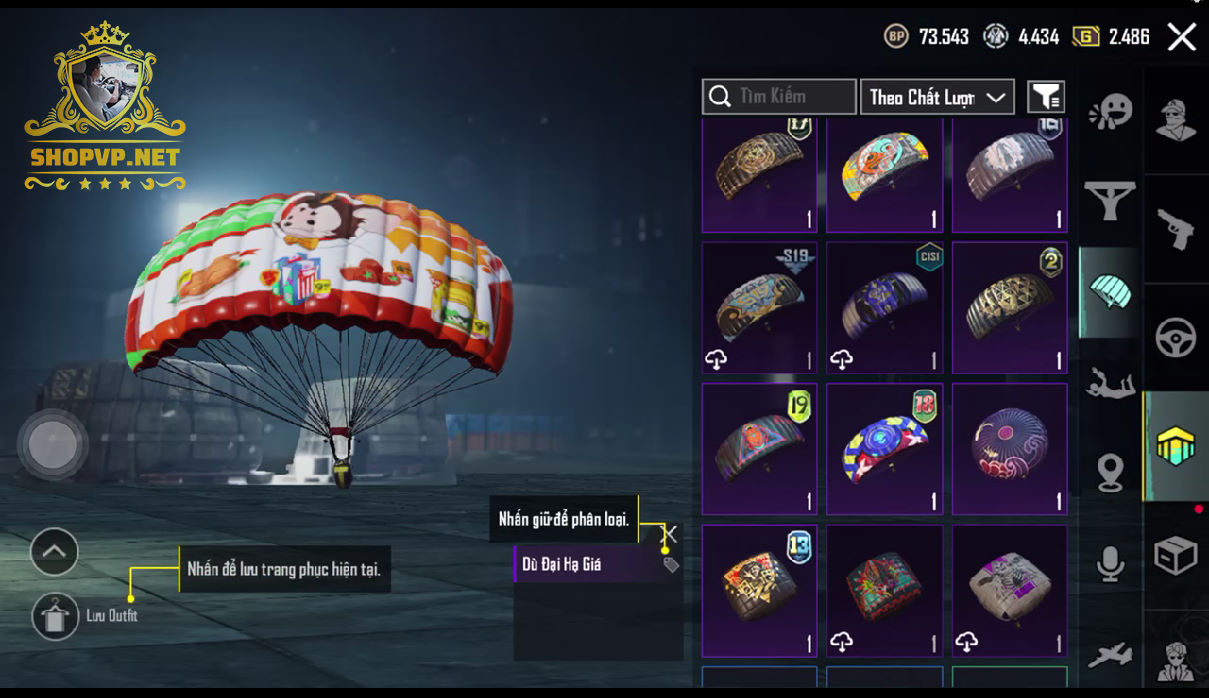The image size is (1209, 698).
Task: Open the crate box tab
Action: (1175, 556)
